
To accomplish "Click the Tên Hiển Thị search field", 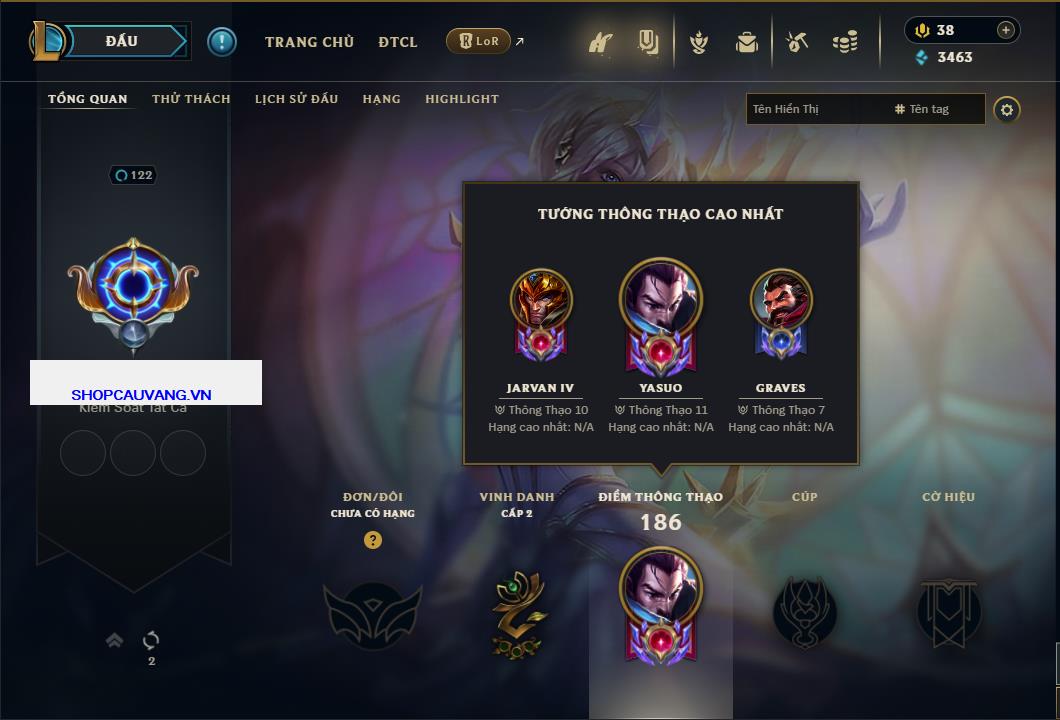I will click(x=815, y=109).
